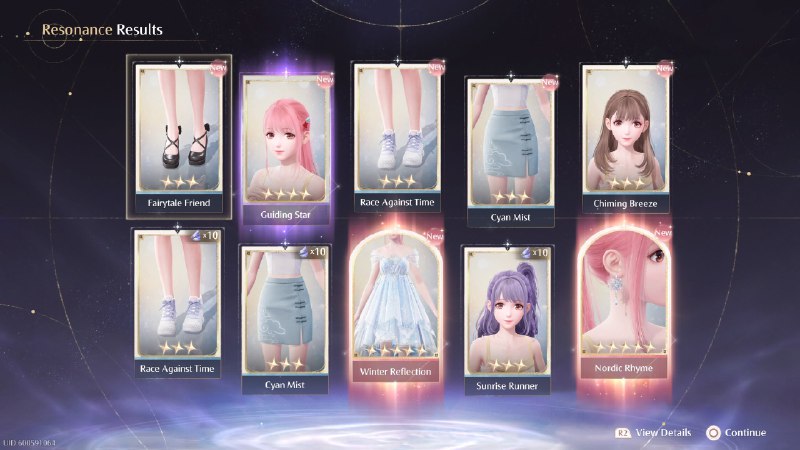
Task: Choose the Nordic Rhyme earring card
Action: pyautogui.click(x=622, y=306)
